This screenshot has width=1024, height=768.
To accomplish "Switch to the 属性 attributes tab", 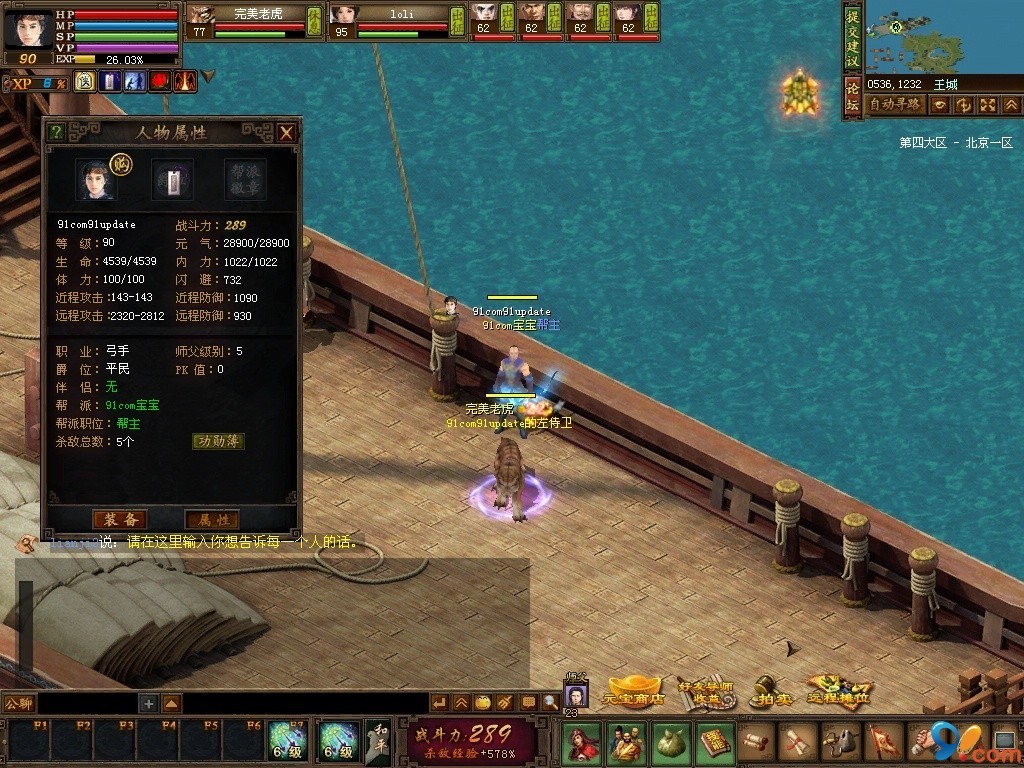I will (212, 519).
